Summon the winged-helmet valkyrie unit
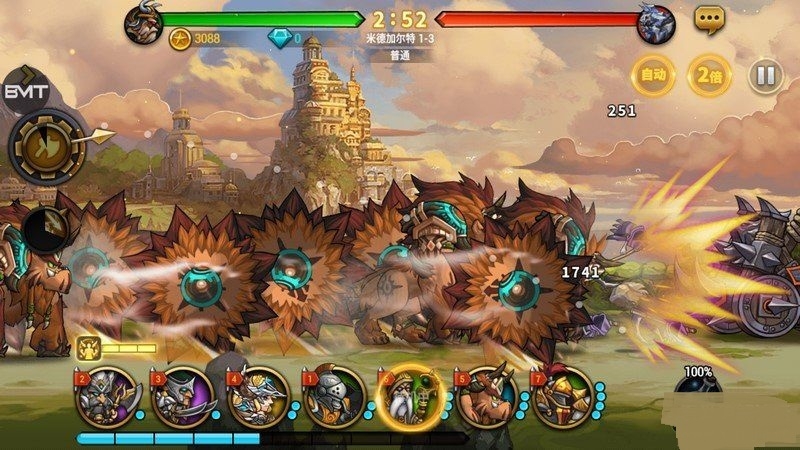This screenshot has height=450, width=800. pyautogui.click(x=258, y=396)
